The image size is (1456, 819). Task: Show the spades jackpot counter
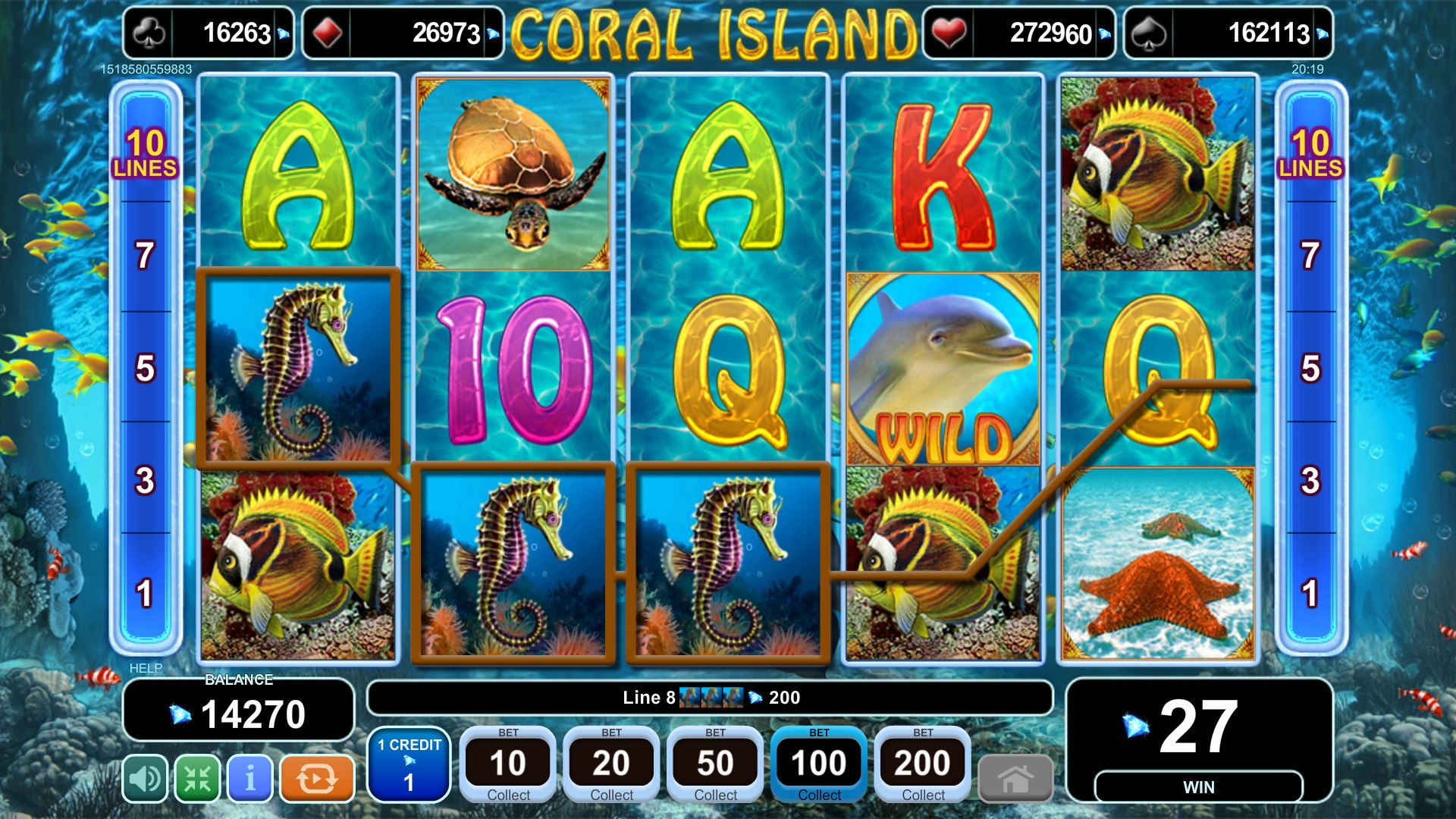(1228, 33)
